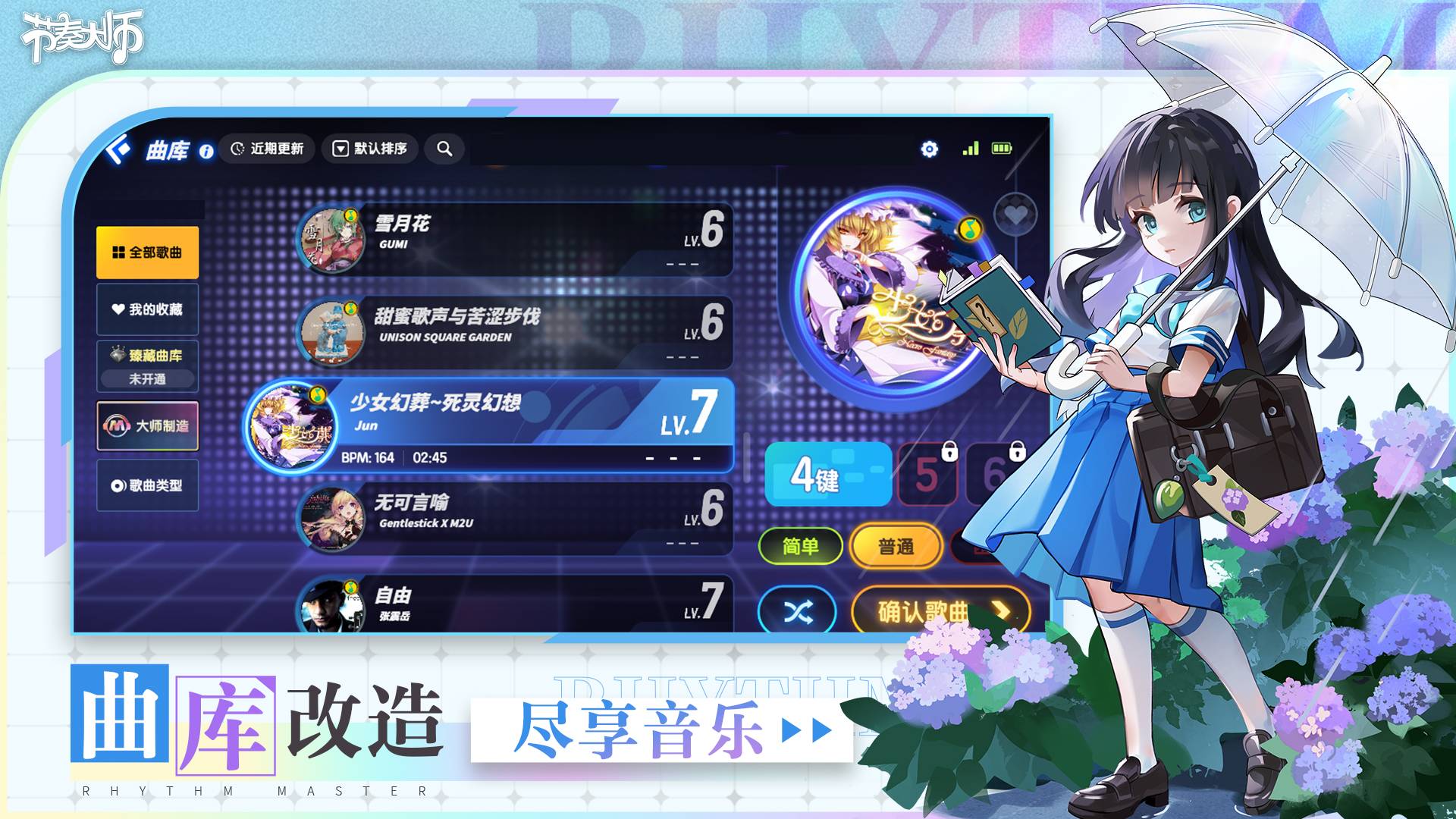Choose the 4键 key mode
This screenshot has height=819, width=1456.
point(827,478)
